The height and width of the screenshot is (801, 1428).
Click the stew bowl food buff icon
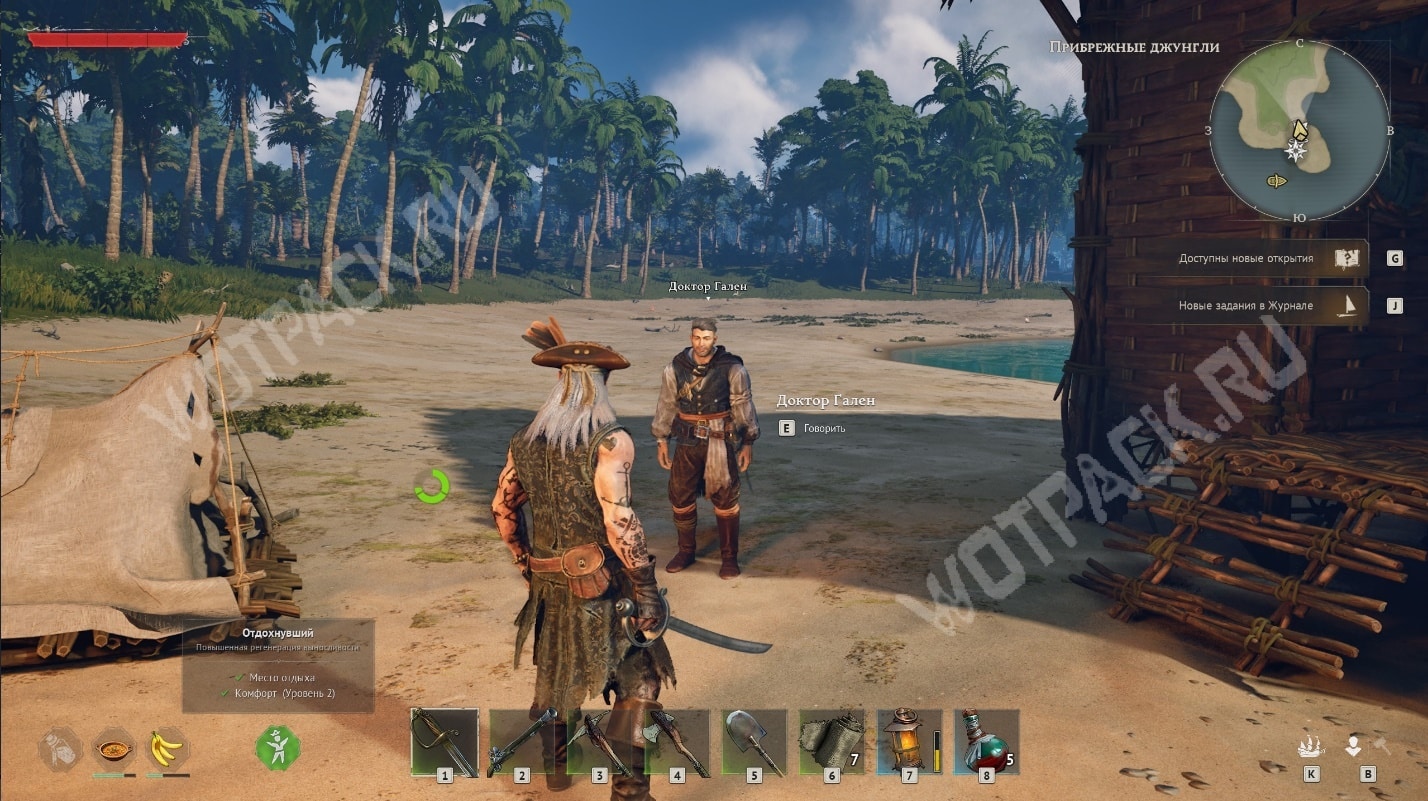pyautogui.click(x=114, y=747)
